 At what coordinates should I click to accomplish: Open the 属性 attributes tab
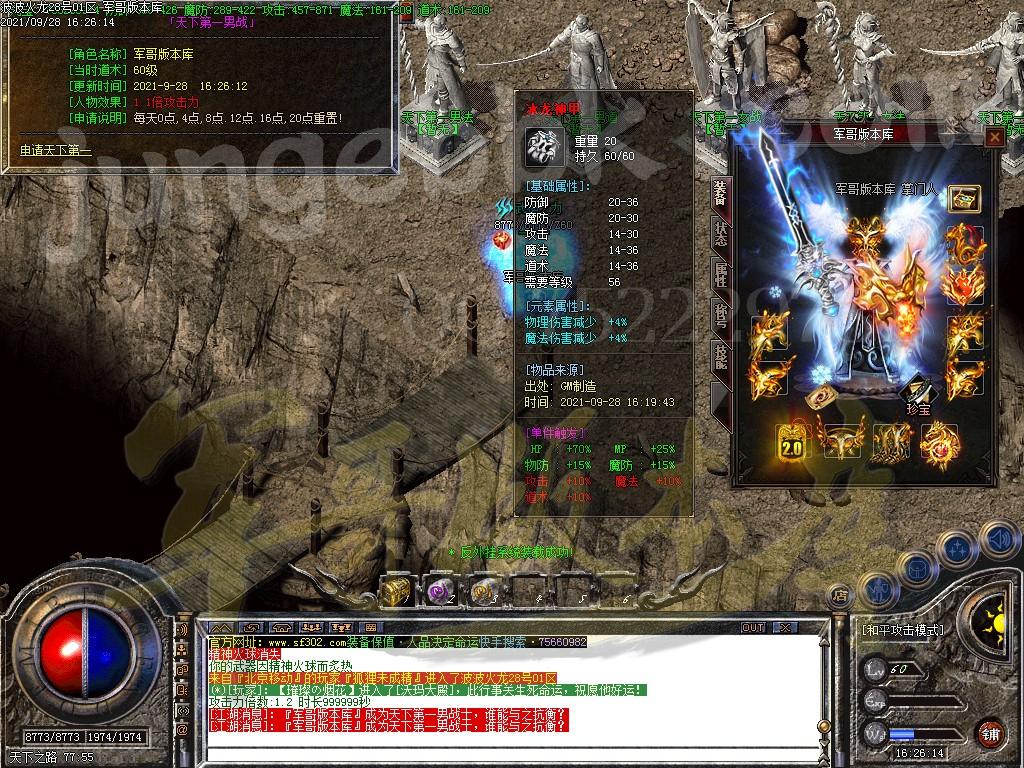(720, 273)
